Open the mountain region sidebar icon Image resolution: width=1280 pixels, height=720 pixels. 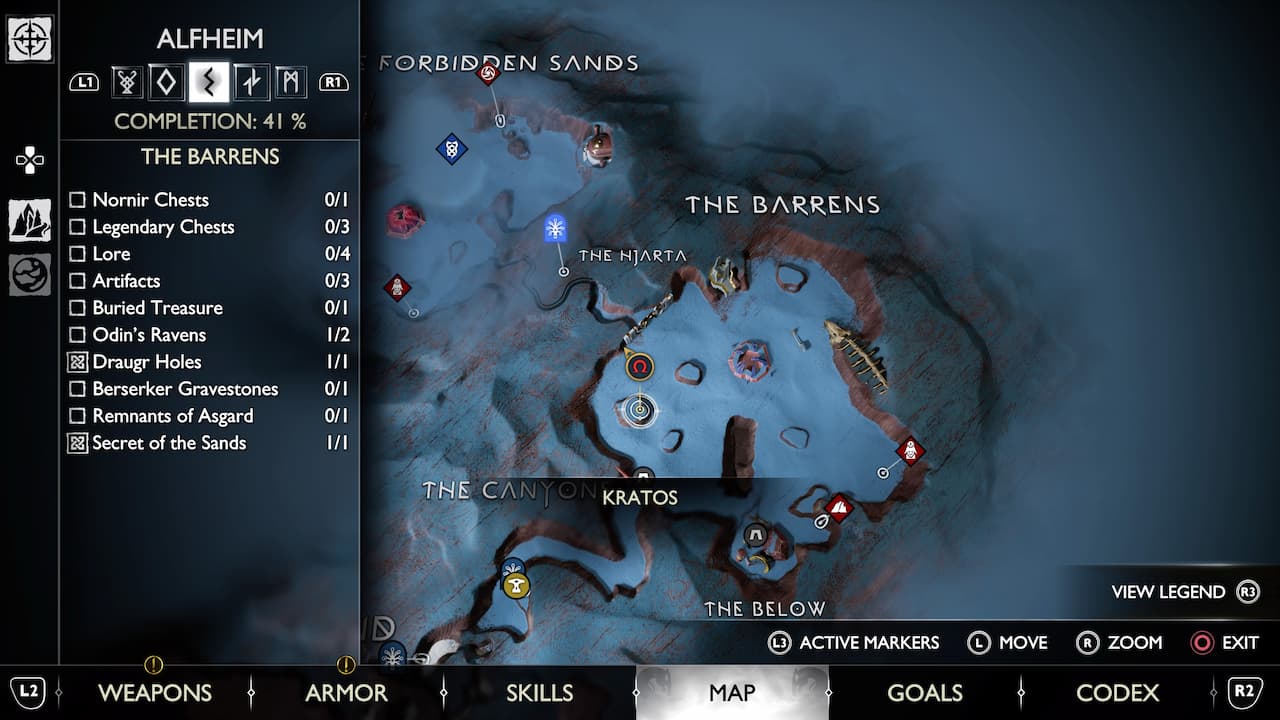tap(30, 220)
